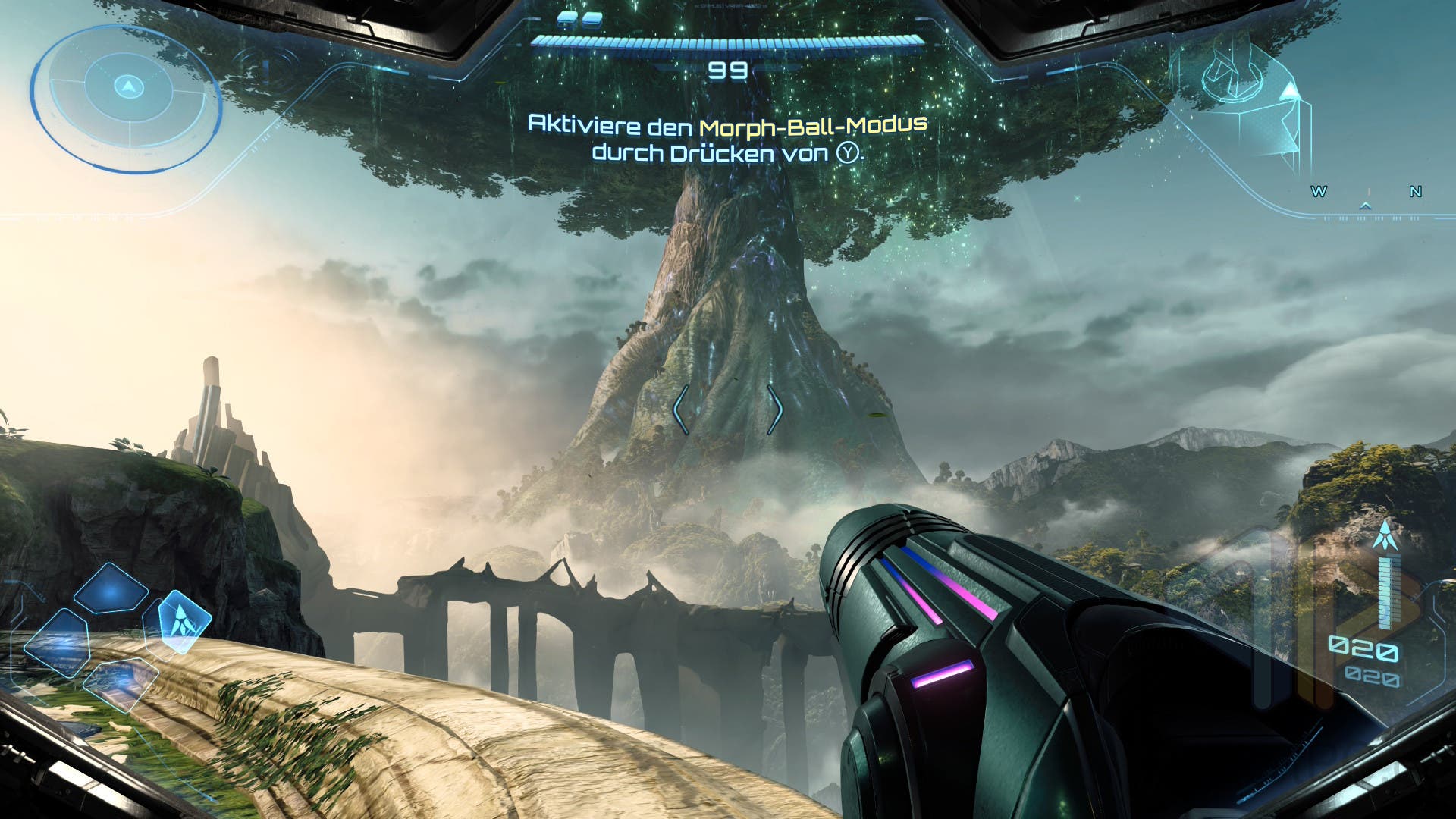Screen dimensions: 1456x819
Task: Select the missile weapon icon
Action: point(1386,535)
